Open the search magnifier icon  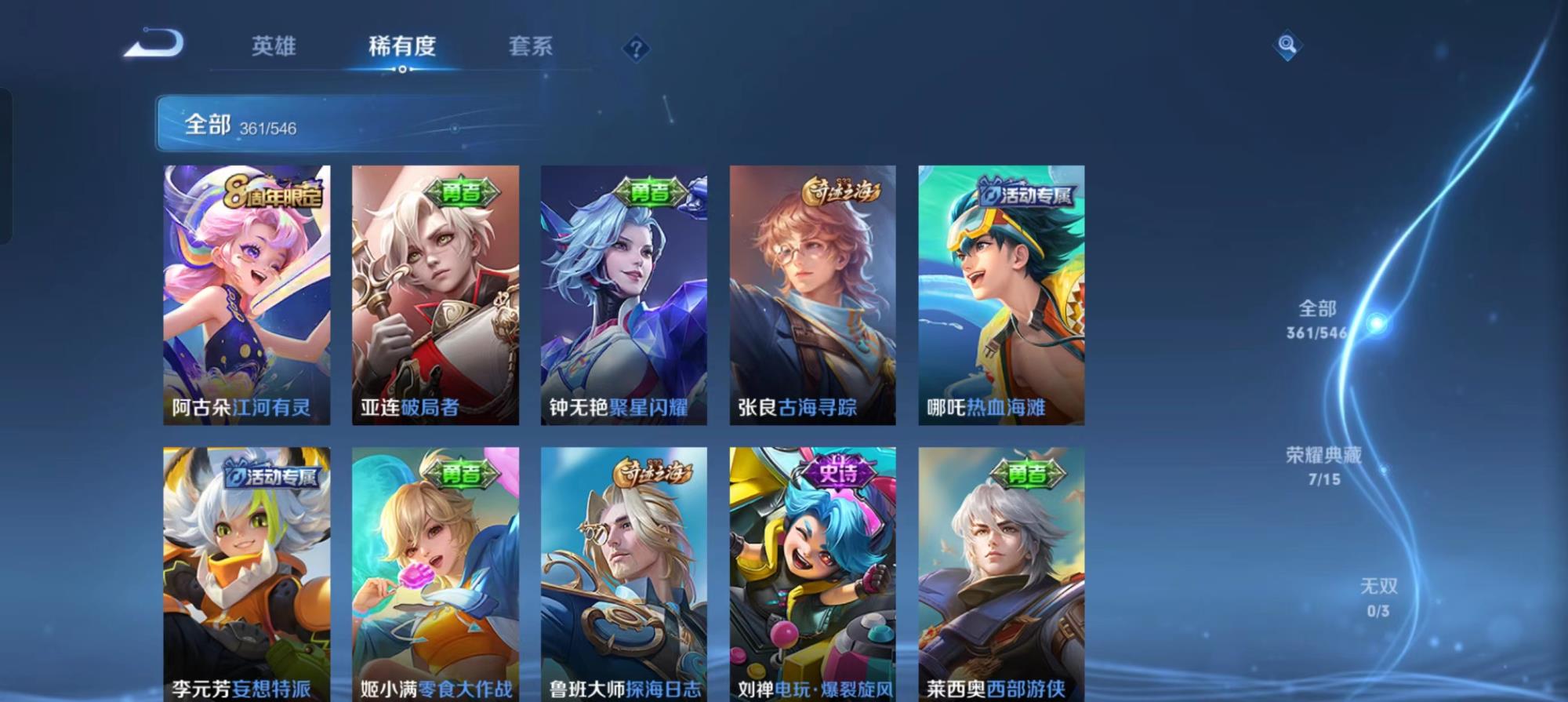[1287, 45]
